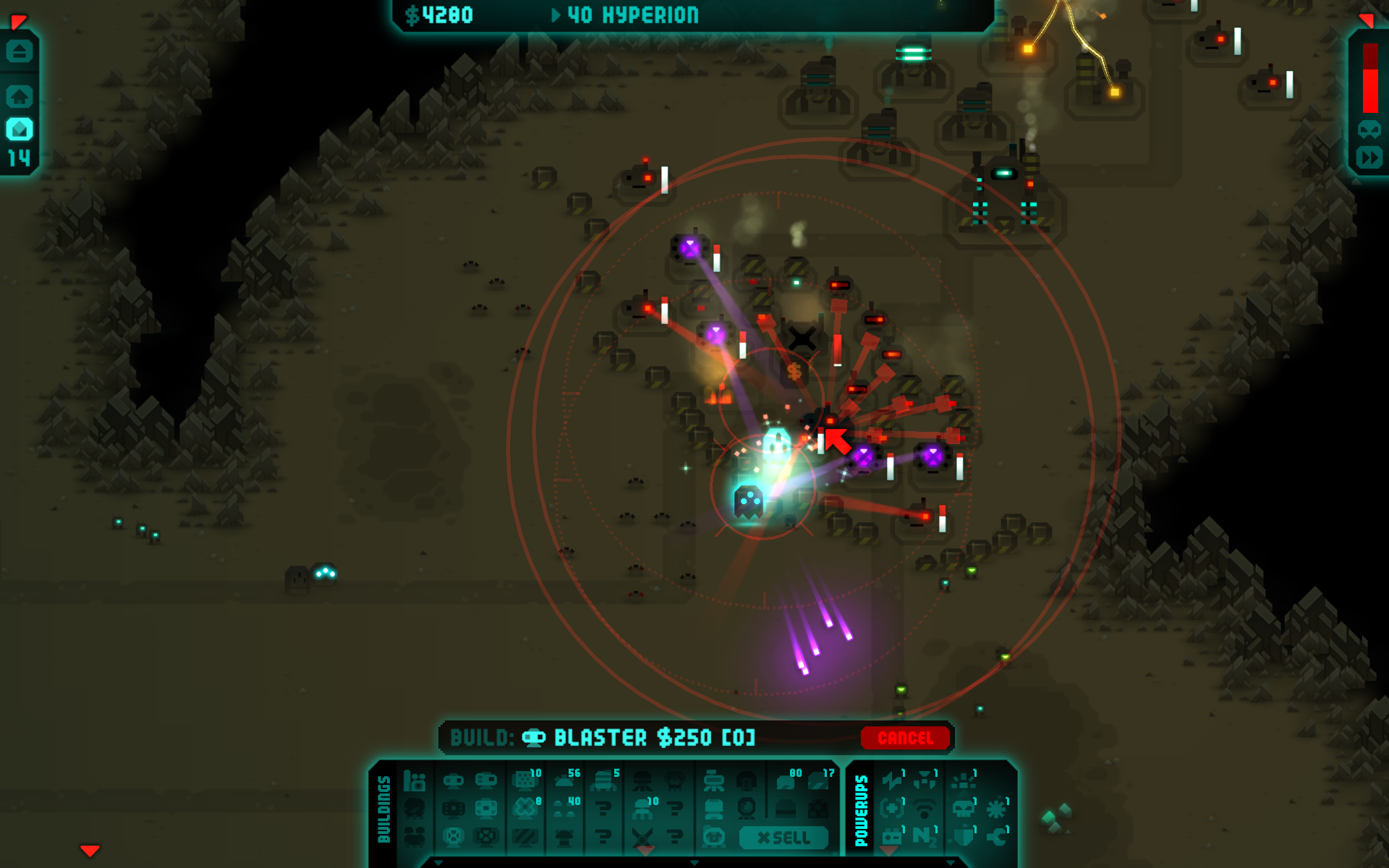Image resolution: width=1389 pixels, height=868 pixels.
Task: Pick the building slot numbered 17
Action: (x=820, y=781)
